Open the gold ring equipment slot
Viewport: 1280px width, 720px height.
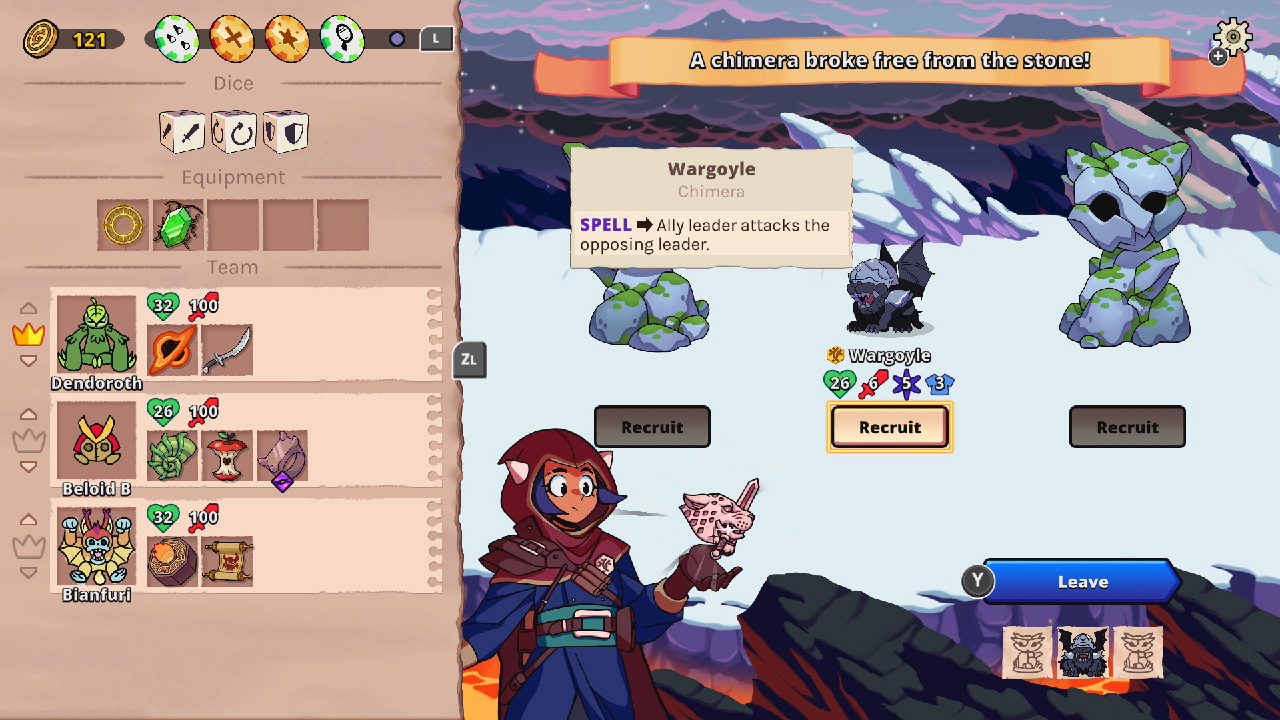click(122, 224)
